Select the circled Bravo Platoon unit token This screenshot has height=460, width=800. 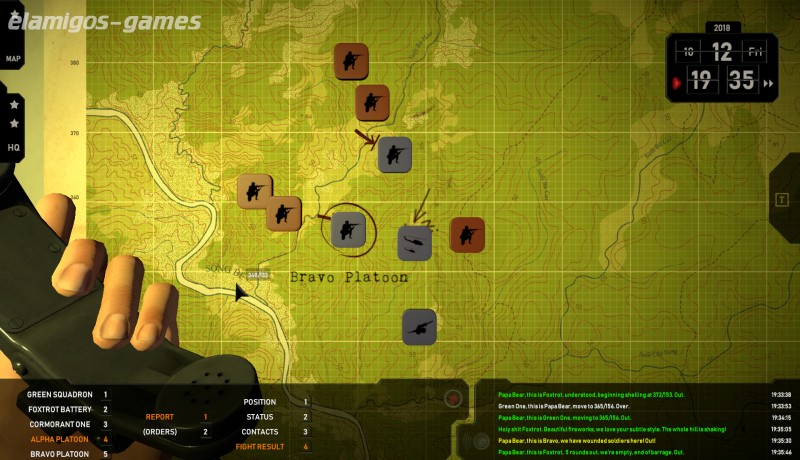(x=348, y=229)
